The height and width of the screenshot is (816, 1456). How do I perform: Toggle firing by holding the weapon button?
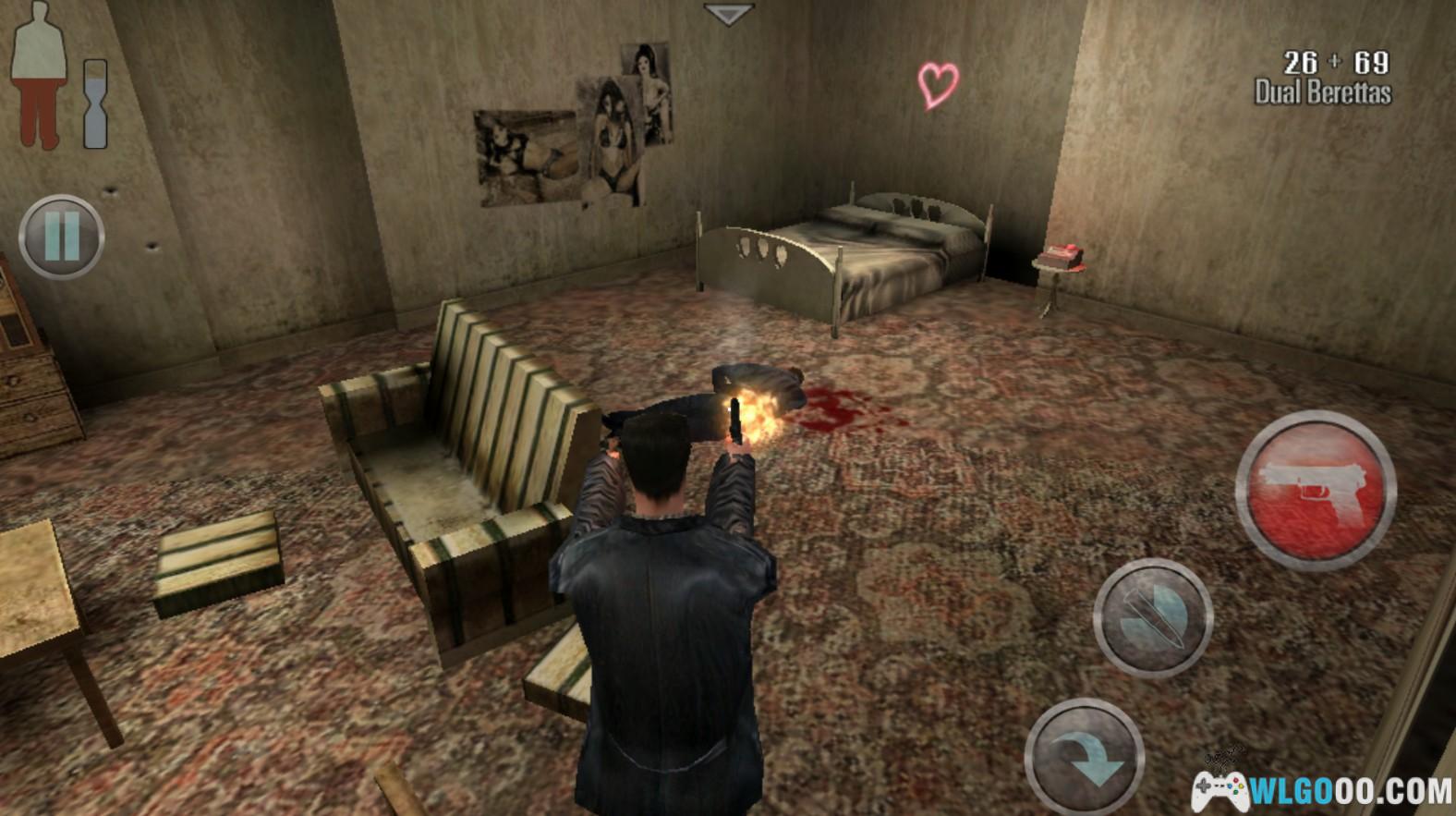1316,487
